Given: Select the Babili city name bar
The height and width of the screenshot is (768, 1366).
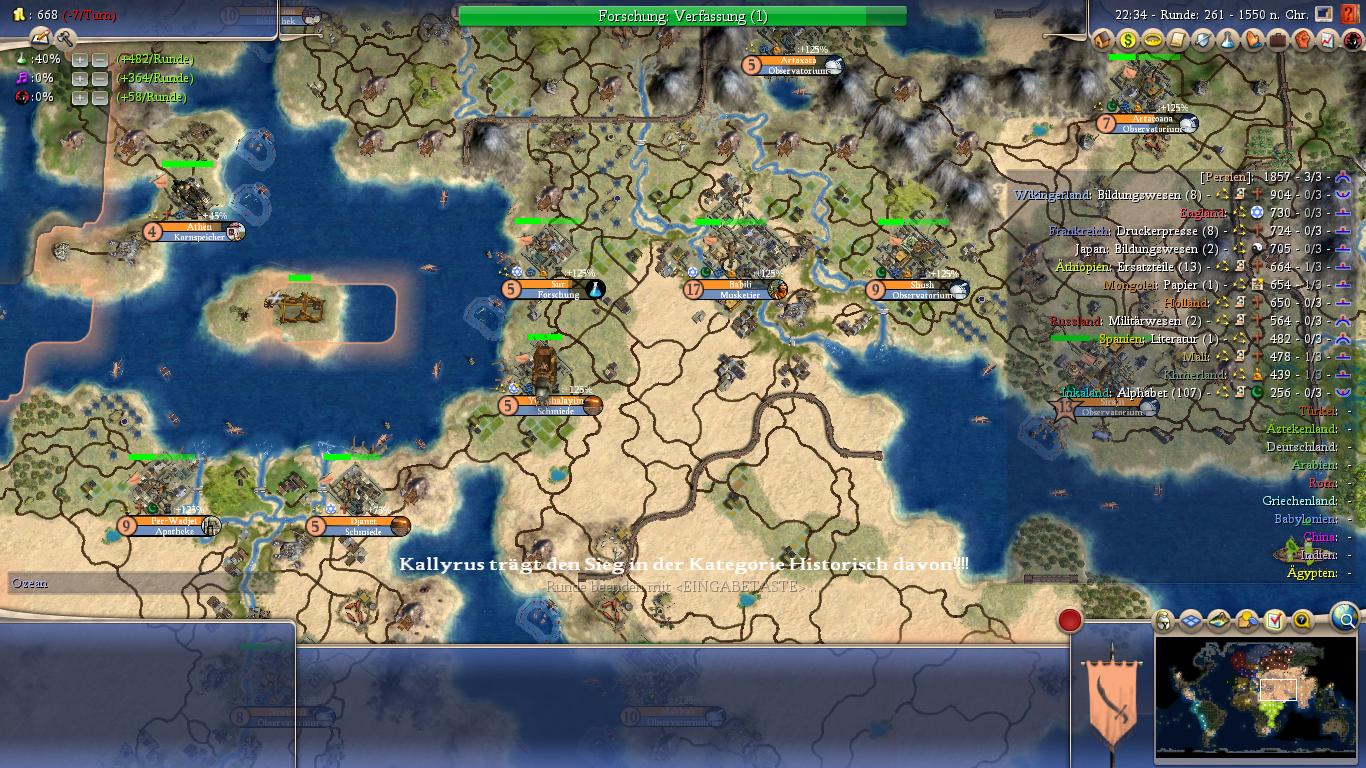Looking at the screenshot, I should tap(740, 290).
